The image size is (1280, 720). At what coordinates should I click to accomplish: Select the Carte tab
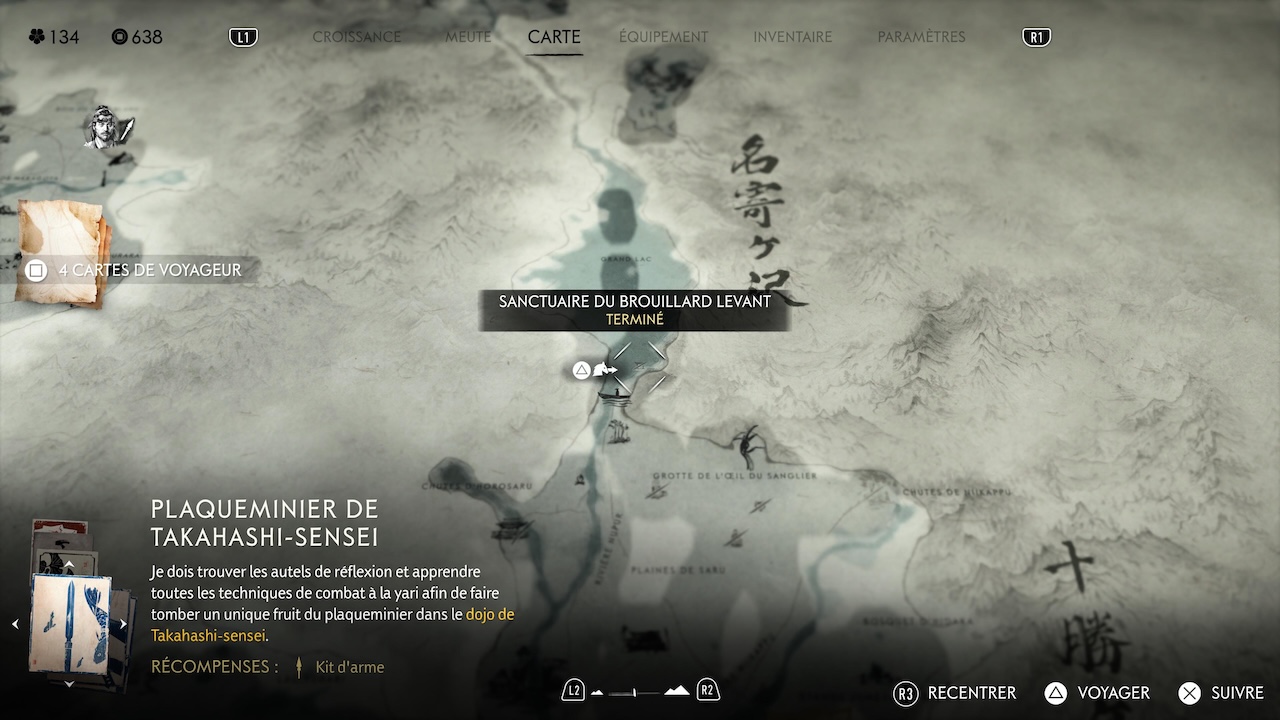[554, 37]
